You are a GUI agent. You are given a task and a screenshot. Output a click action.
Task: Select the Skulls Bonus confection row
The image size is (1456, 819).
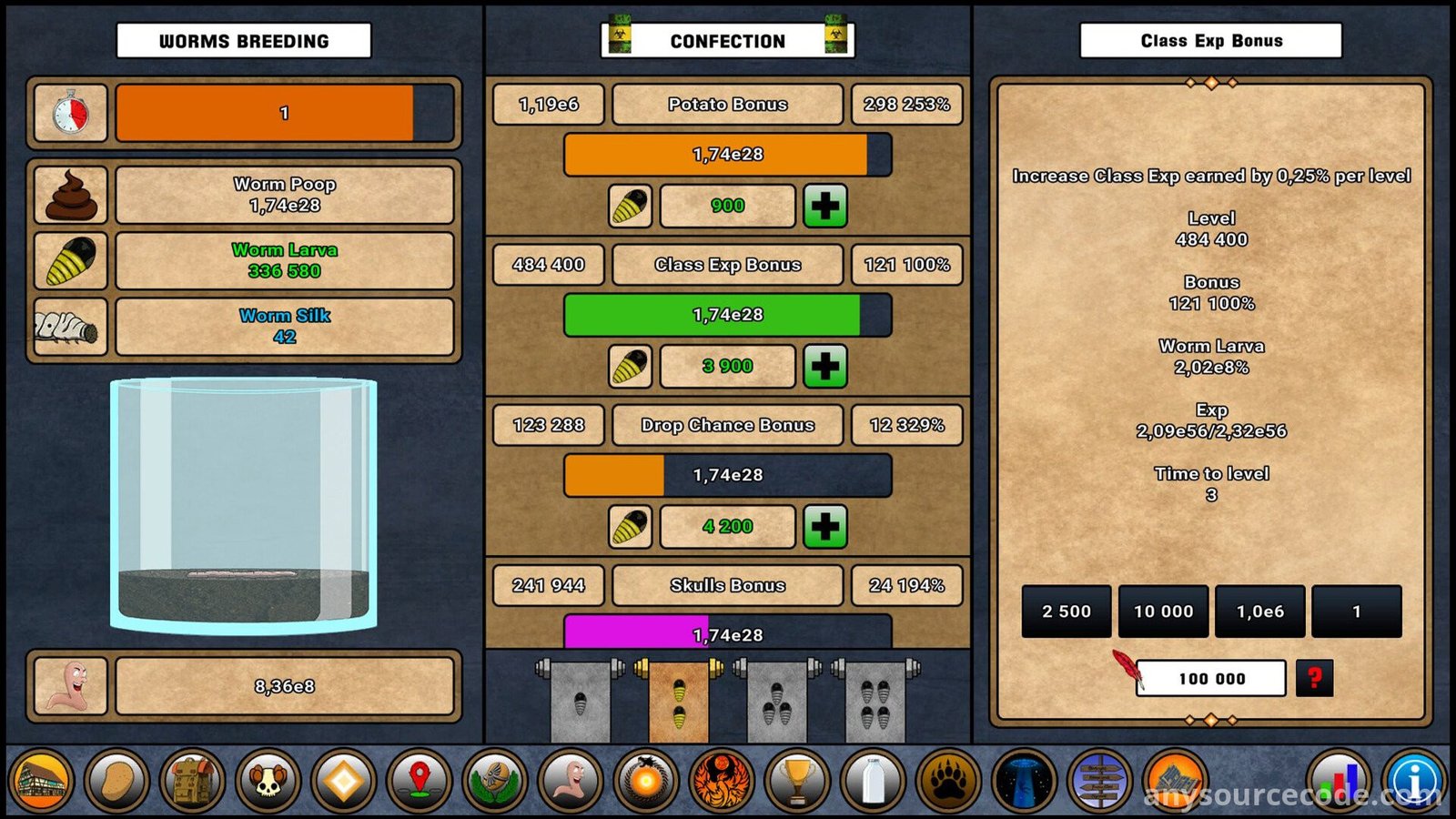pyautogui.click(x=727, y=585)
